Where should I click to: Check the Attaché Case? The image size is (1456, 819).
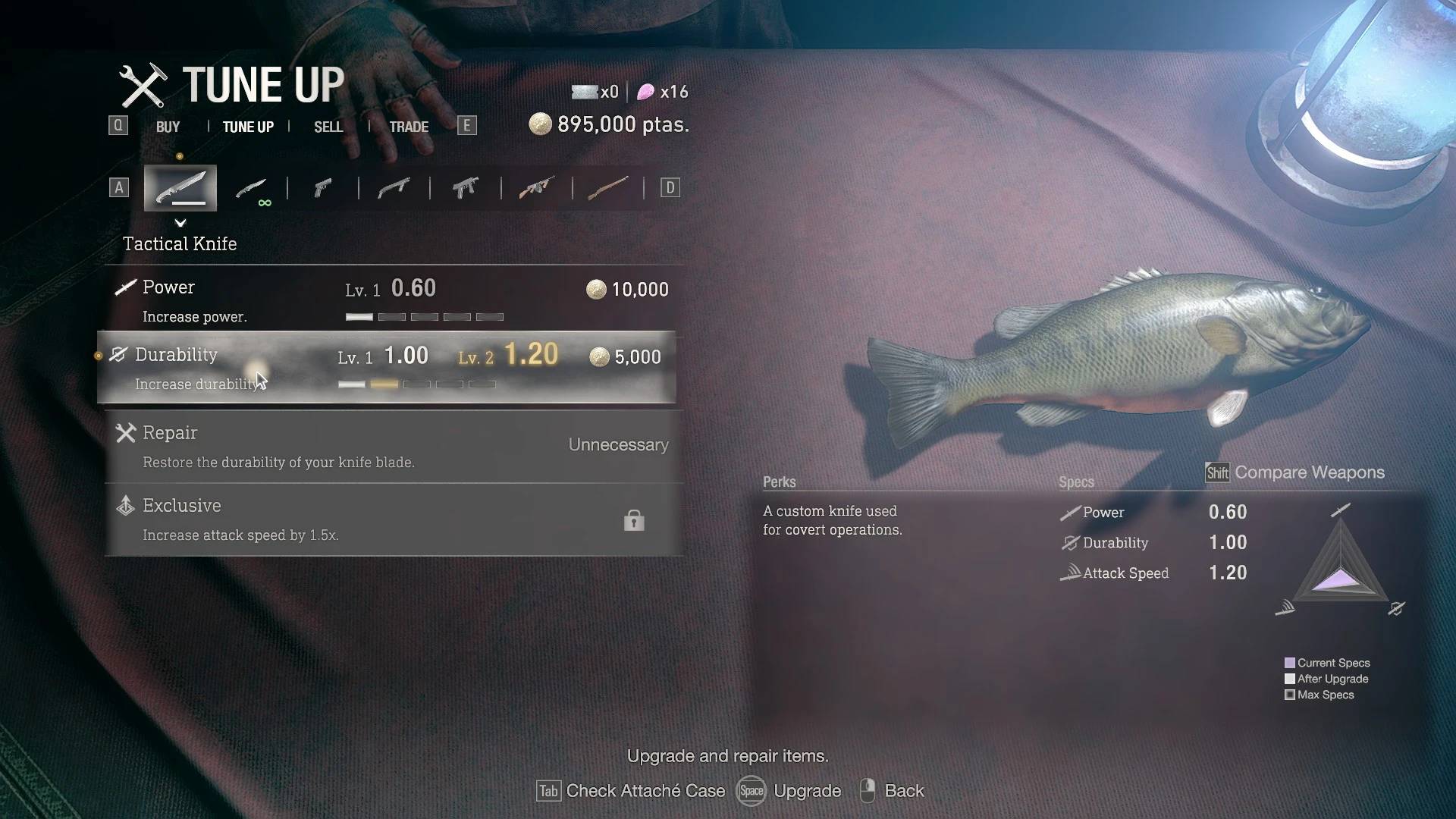coord(631,791)
